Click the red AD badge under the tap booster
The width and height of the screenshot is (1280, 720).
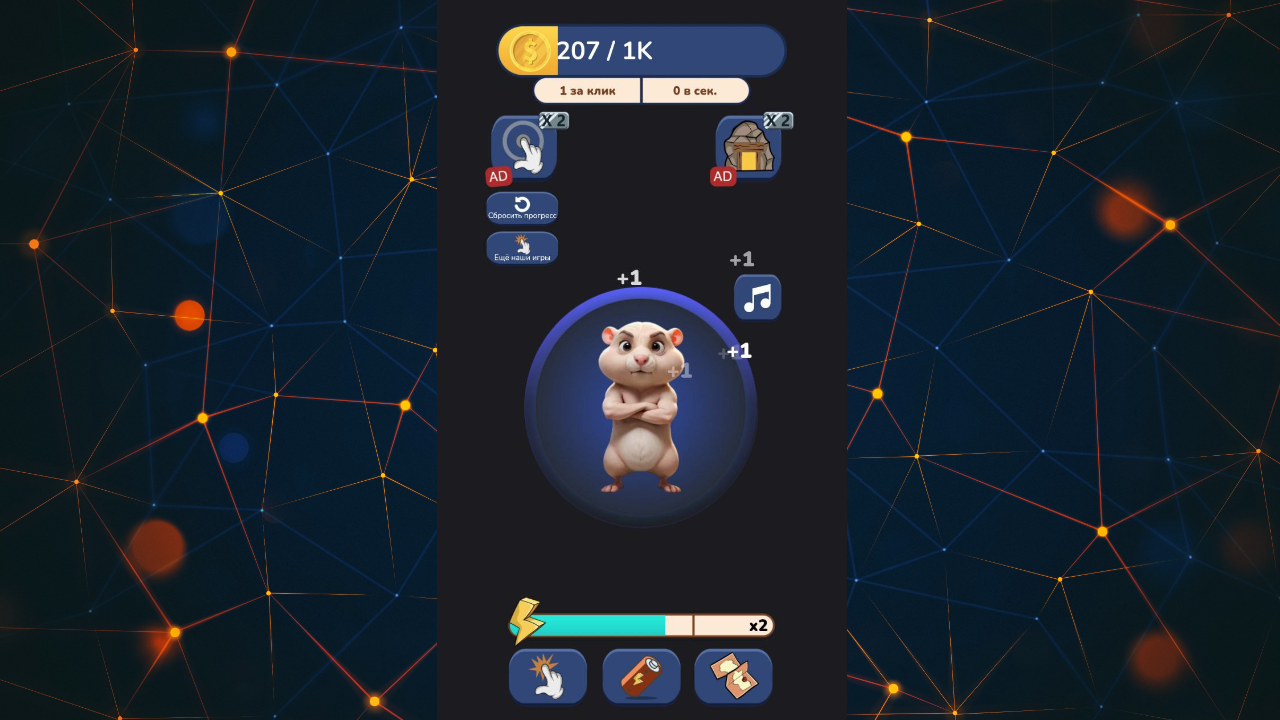click(497, 175)
